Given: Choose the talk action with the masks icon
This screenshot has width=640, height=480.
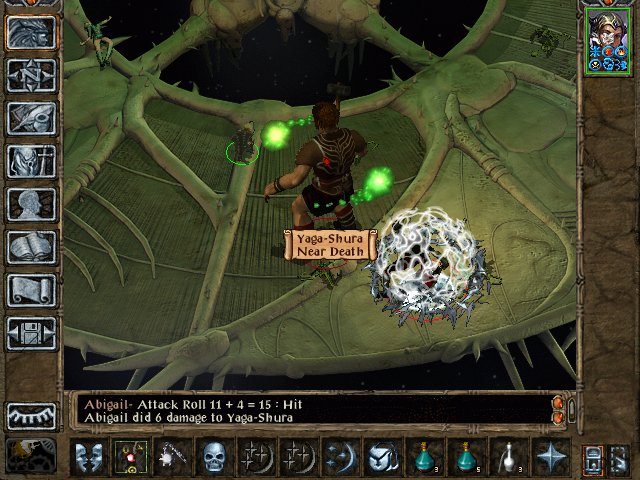Looking at the screenshot, I should 88,457.
